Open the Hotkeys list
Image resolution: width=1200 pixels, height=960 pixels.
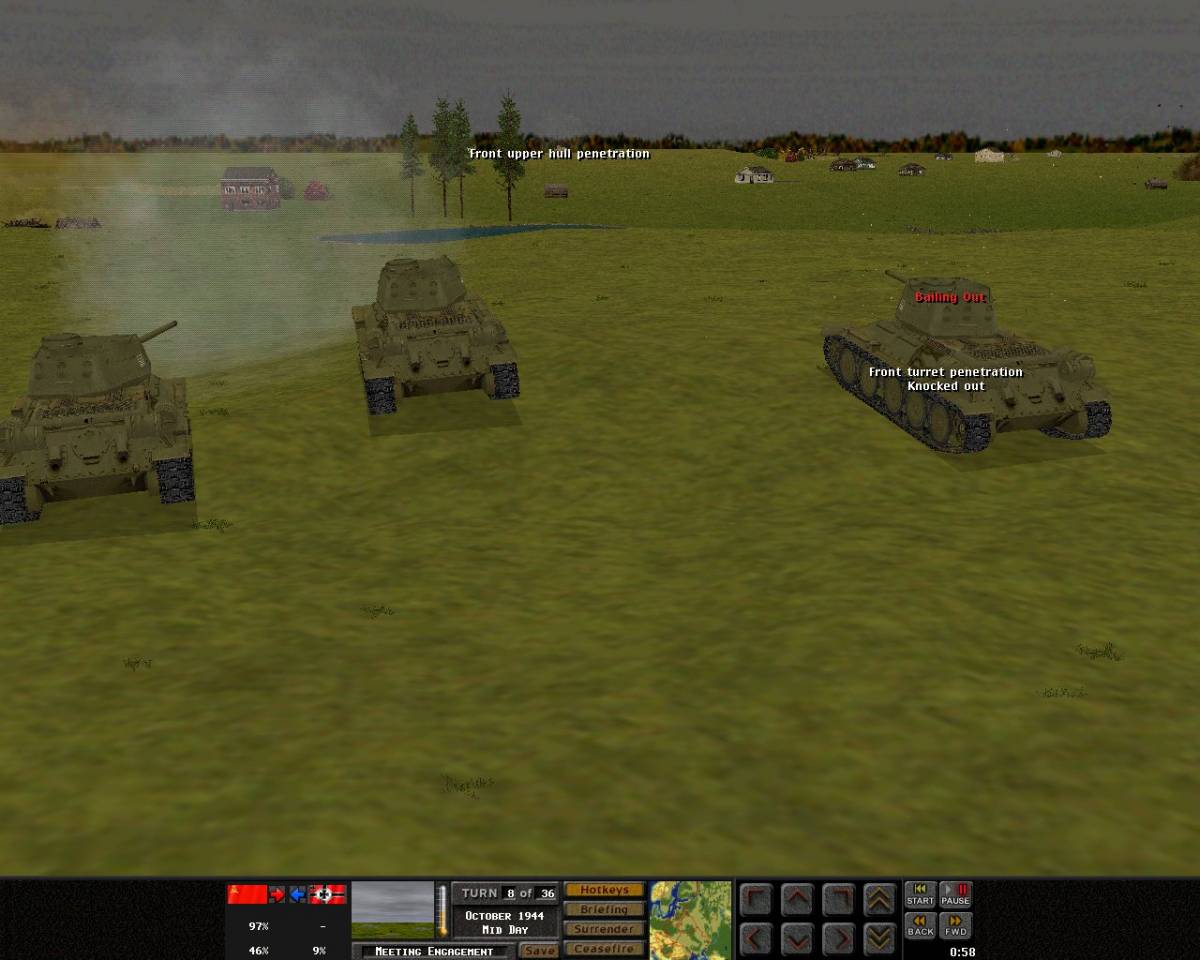tap(604, 890)
